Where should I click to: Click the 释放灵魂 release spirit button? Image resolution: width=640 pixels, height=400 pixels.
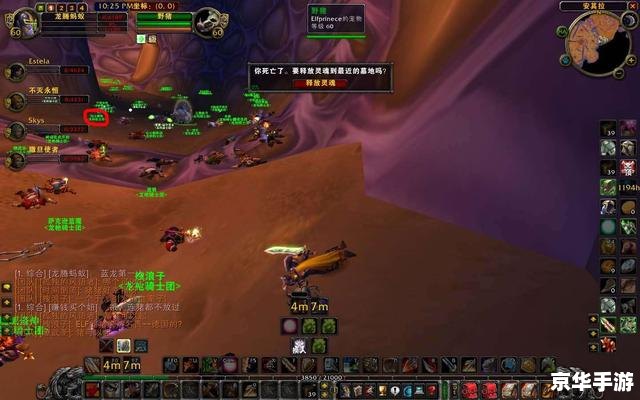coord(320,83)
